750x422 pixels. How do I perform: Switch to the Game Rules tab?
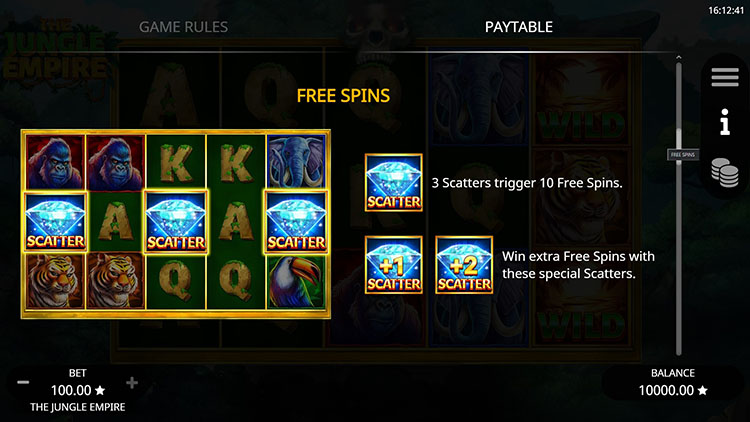click(x=183, y=27)
